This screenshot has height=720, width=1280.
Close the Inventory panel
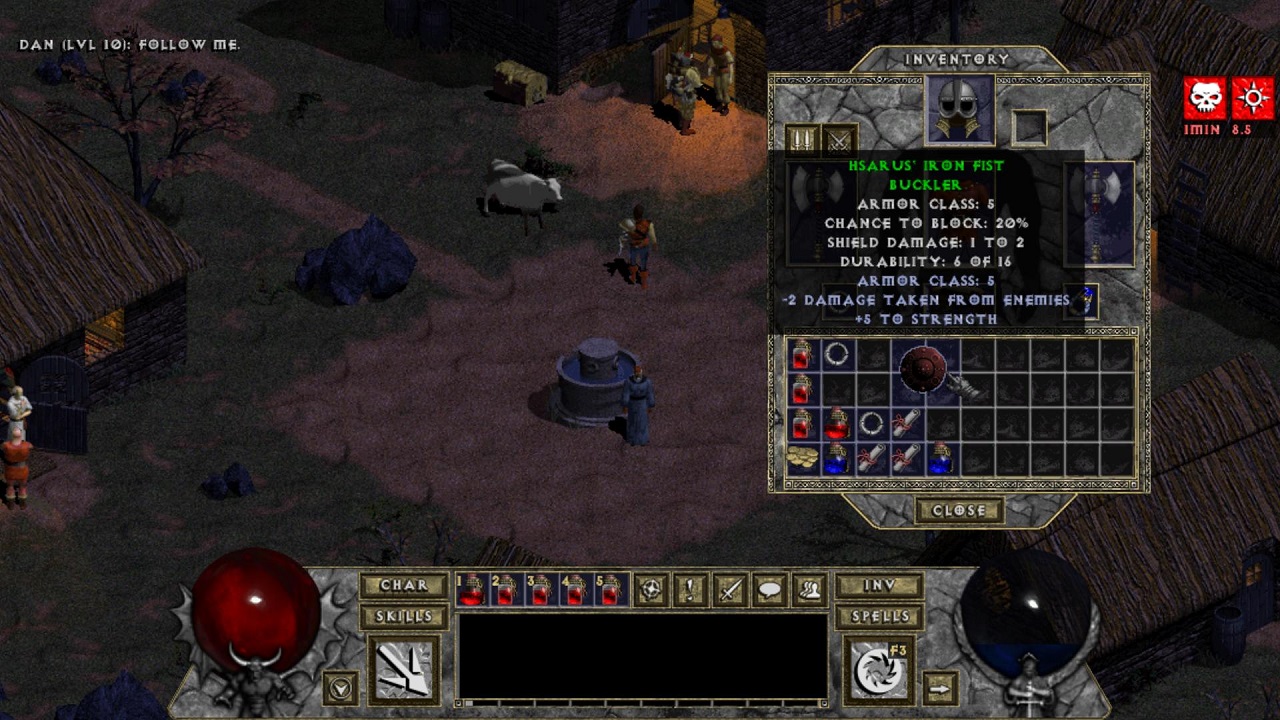tap(958, 510)
